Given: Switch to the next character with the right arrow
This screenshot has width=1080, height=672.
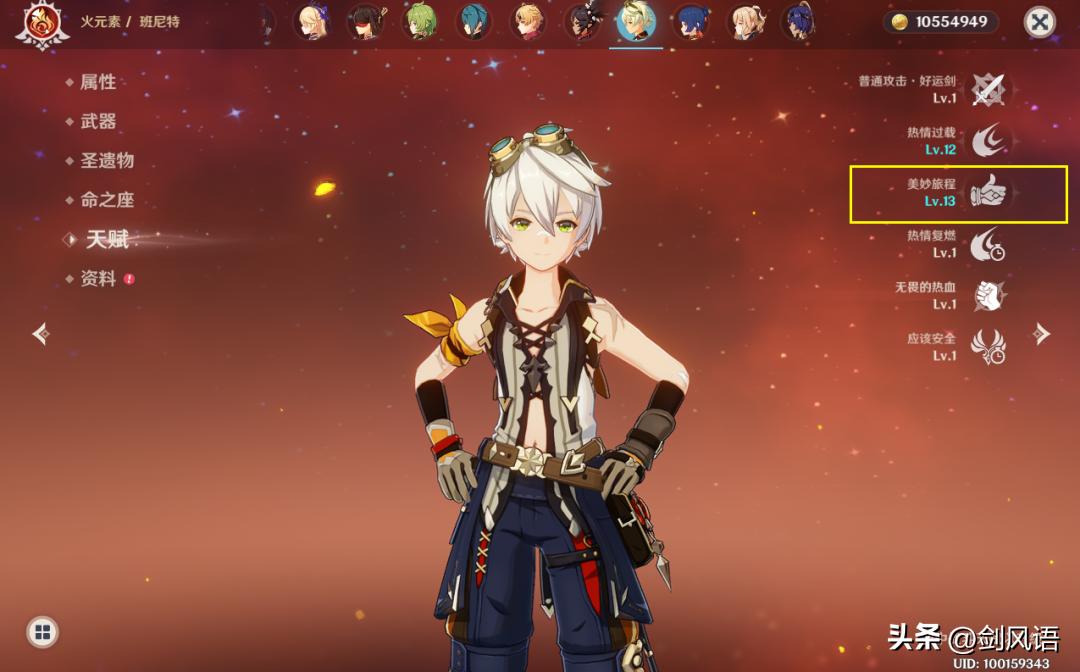Looking at the screenshot, I should (x=1041, y=333).
